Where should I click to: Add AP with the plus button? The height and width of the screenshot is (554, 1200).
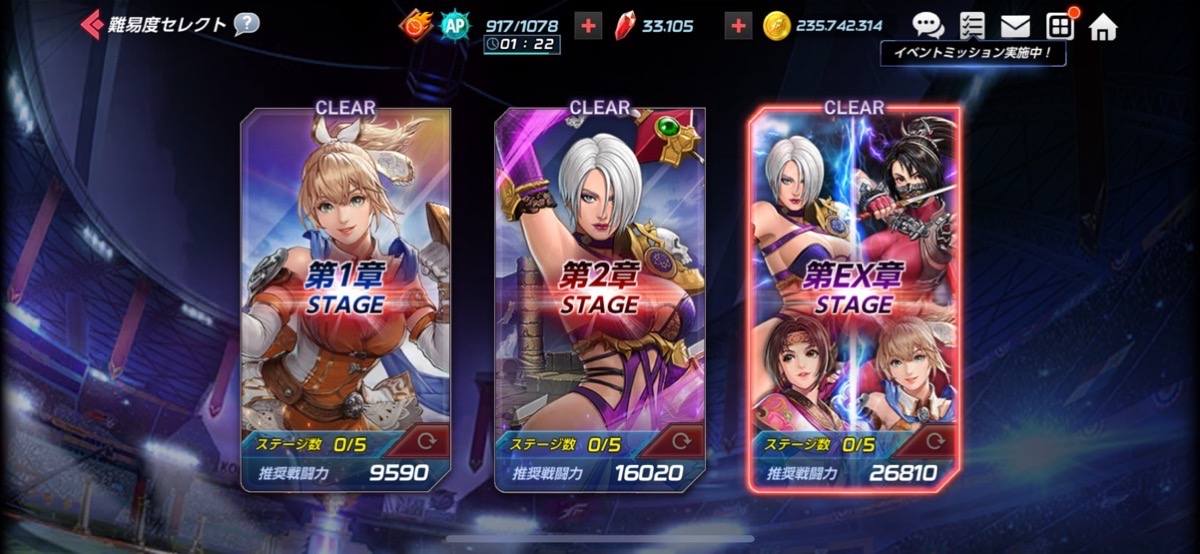tap(589, 26)
